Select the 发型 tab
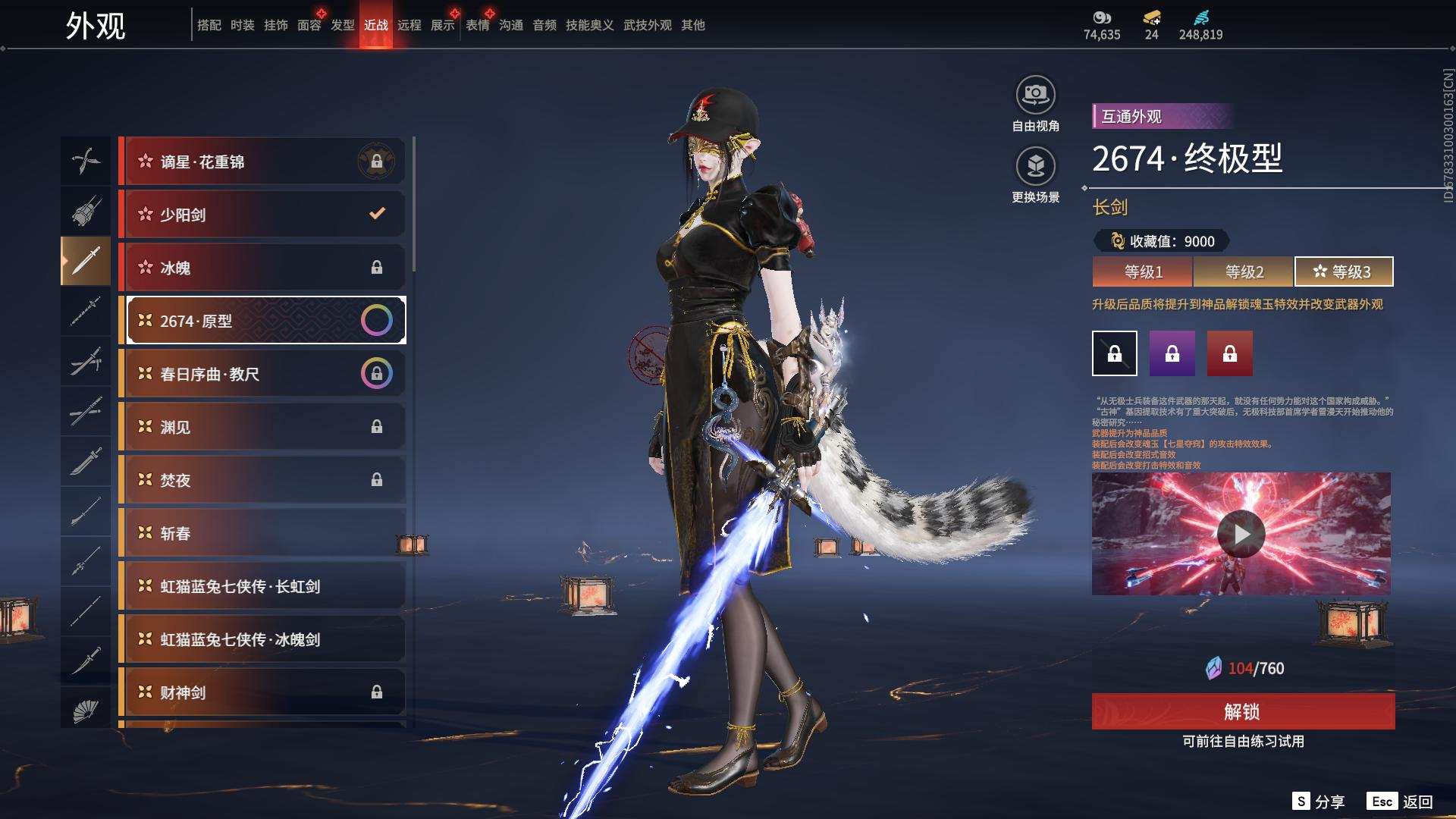 (x=343, y=25)
